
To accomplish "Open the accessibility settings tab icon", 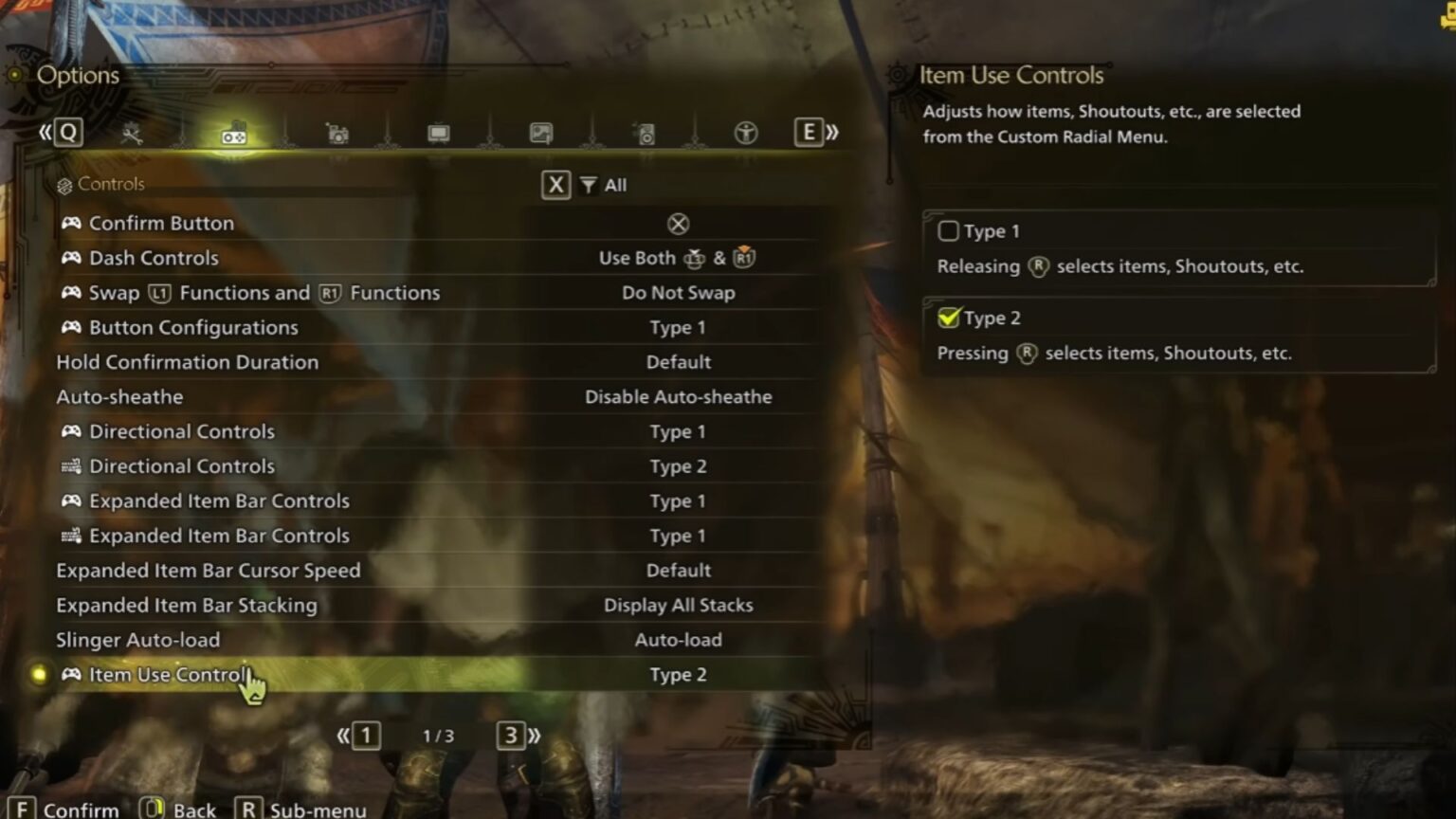I will click(745, 134).
